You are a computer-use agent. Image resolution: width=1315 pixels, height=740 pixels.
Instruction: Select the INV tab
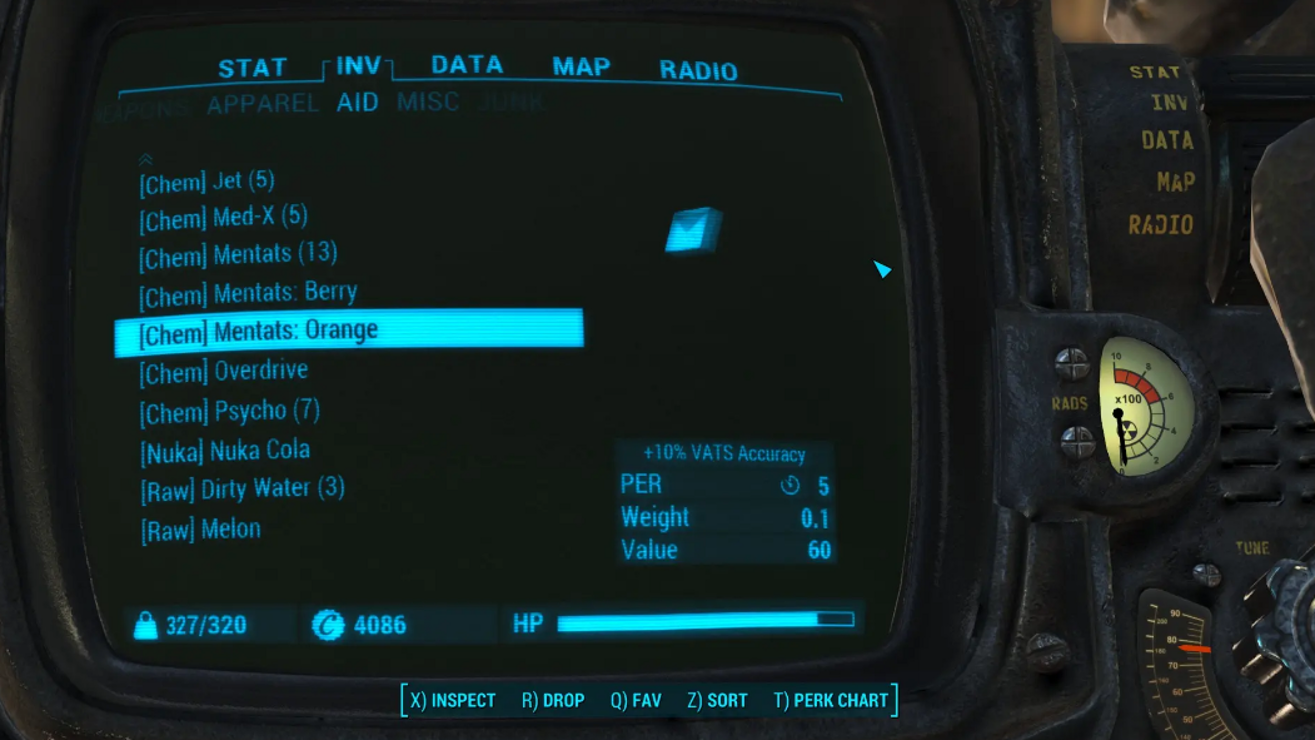coord(358,66)
